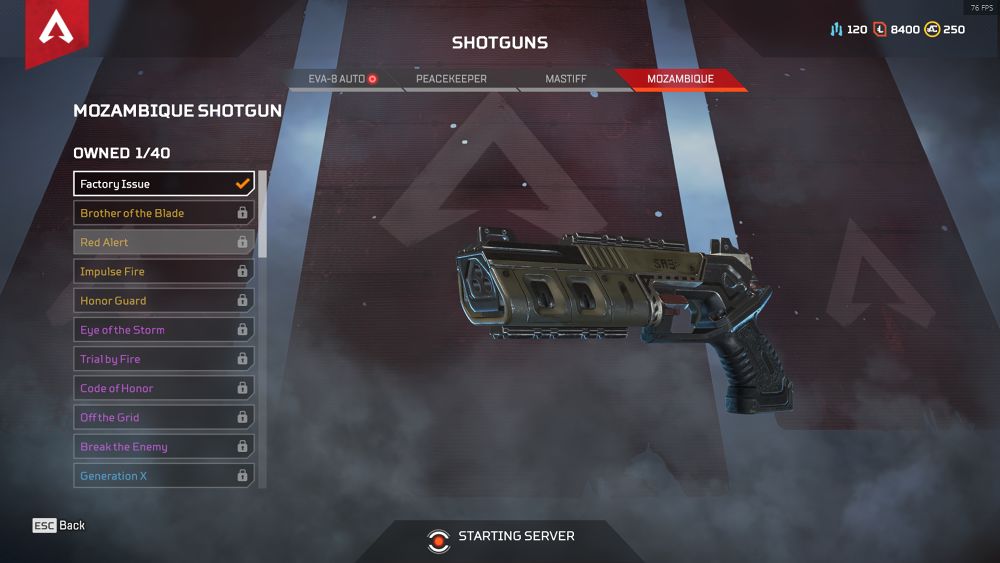1000x563 pixels.
Task: Select the Honor Guard skin
Action: pyautogui.click(x=164, y=300)
